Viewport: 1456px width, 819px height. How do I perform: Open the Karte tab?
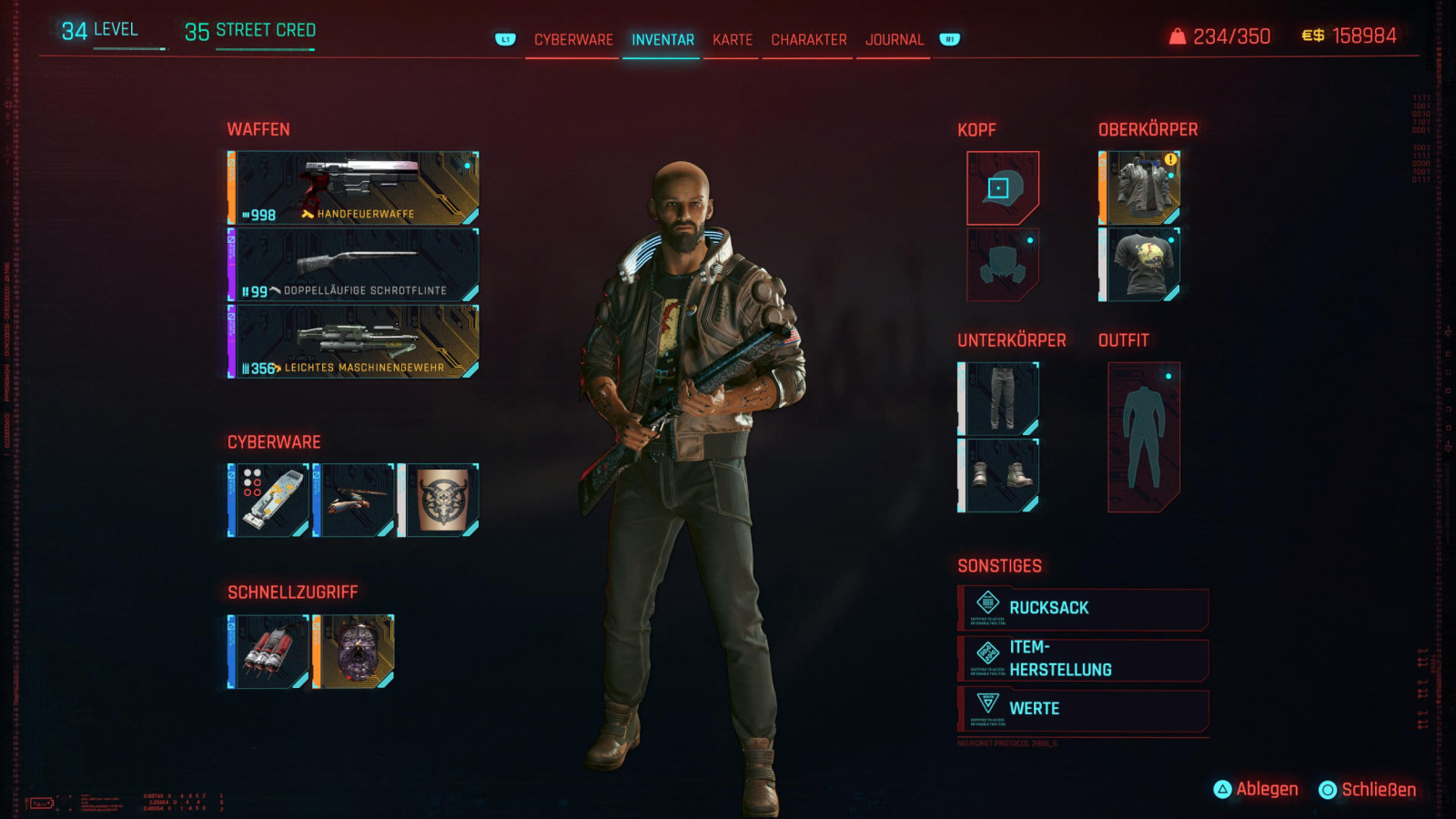point(733,40)
